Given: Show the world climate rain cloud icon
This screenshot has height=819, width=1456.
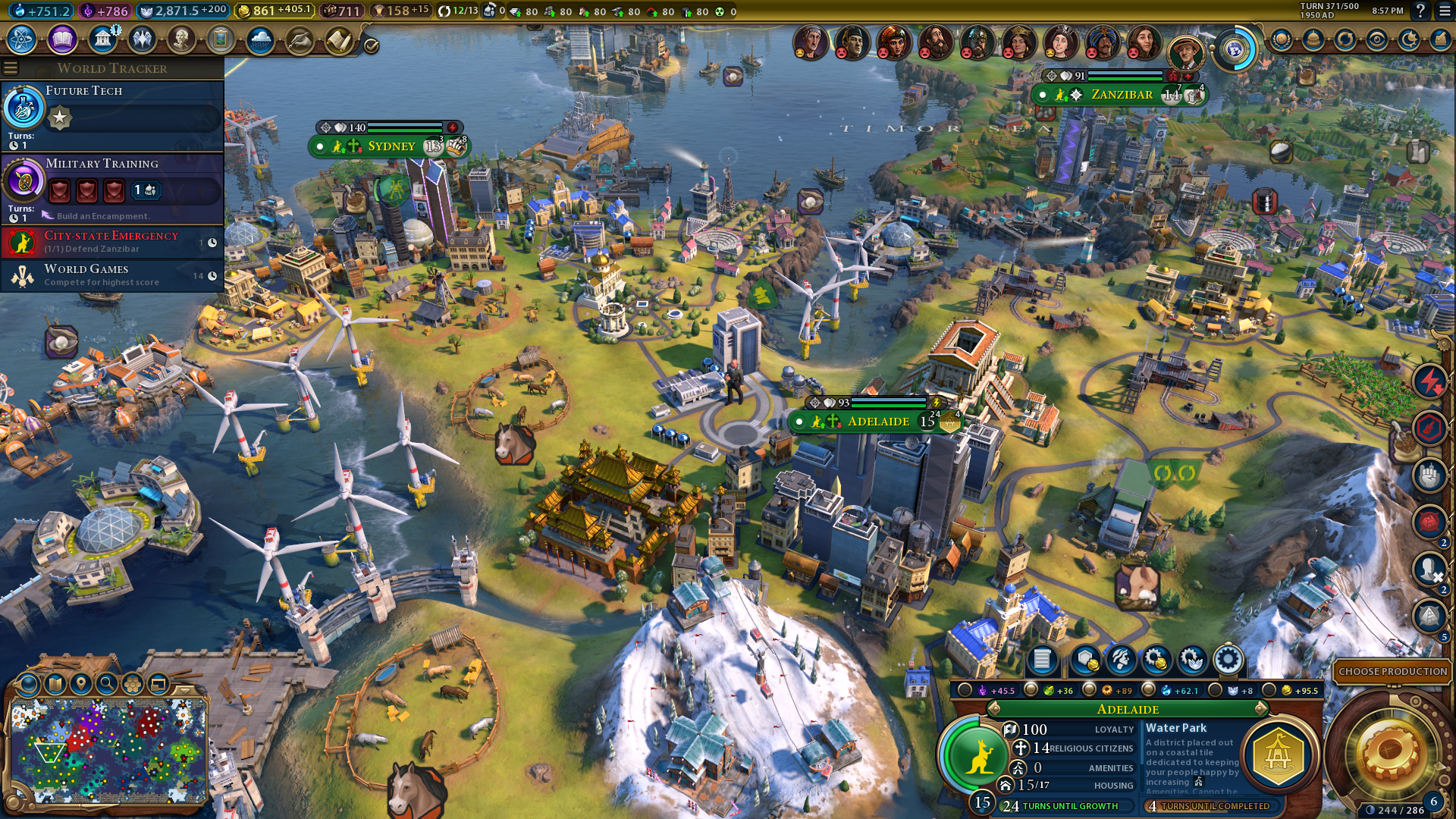Looking at the screenshot, I should pos(260,39).
